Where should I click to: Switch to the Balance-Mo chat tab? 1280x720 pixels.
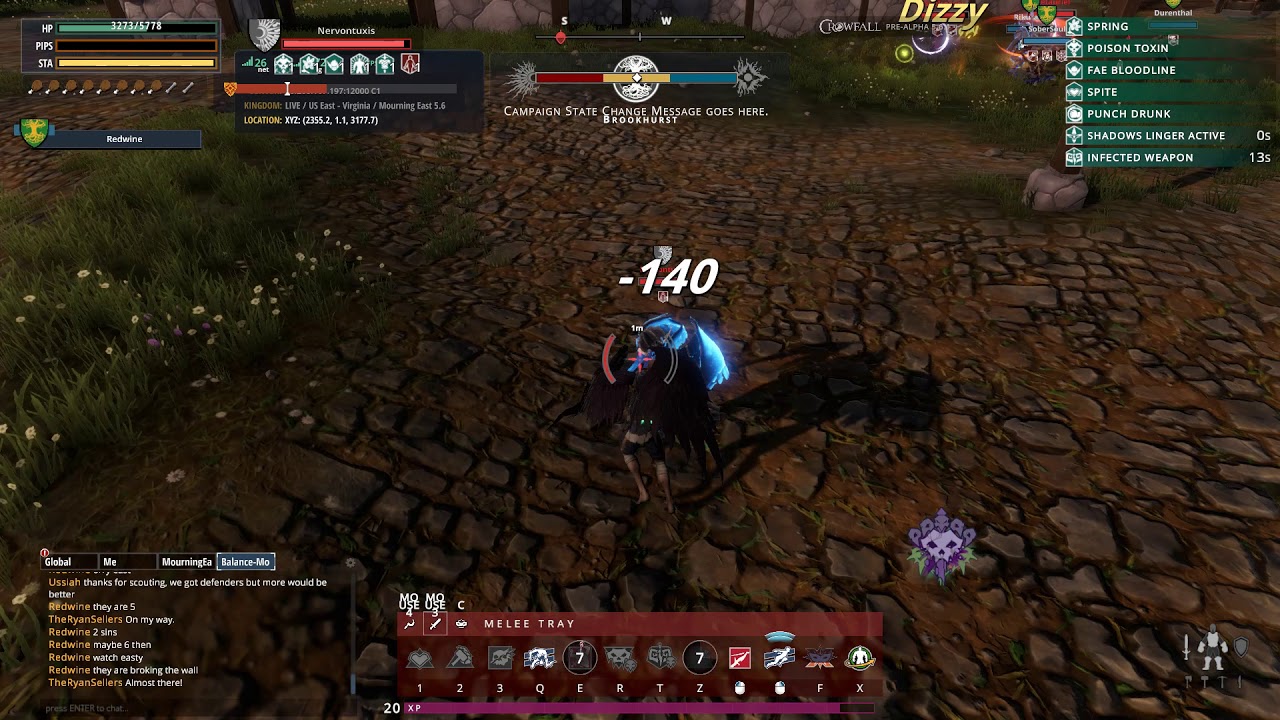[x=246, y=562]
